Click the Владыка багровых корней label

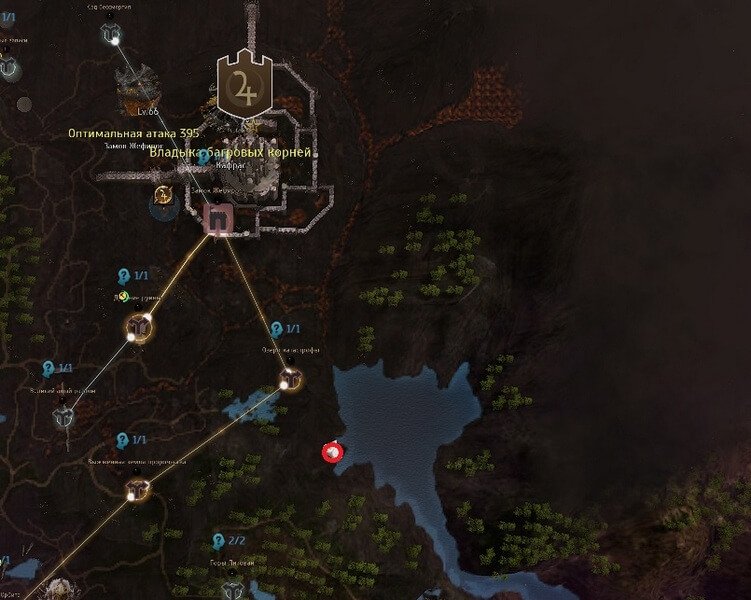coord(231,152)
